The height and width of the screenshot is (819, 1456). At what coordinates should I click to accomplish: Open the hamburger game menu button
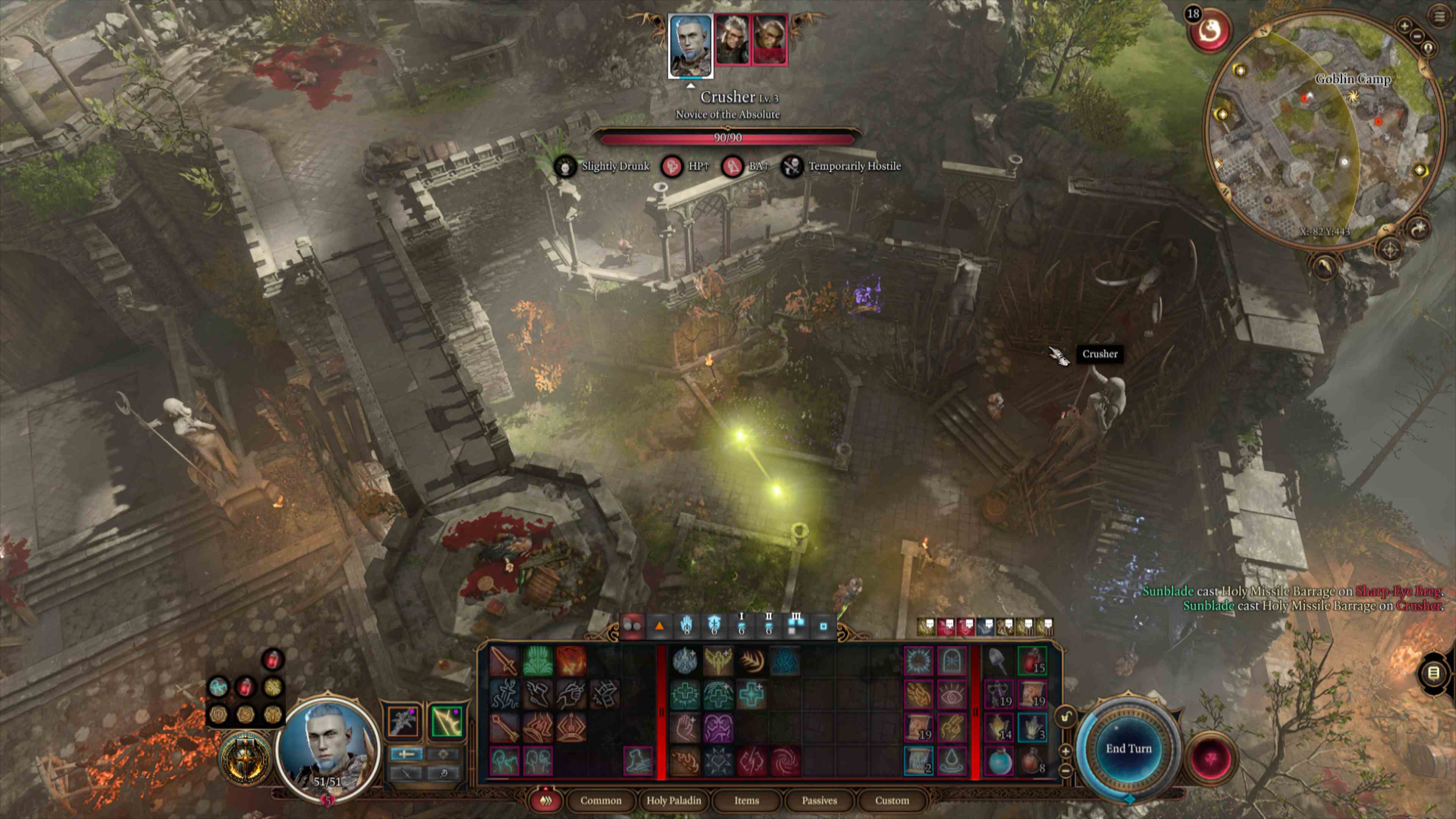point(1439,16)
